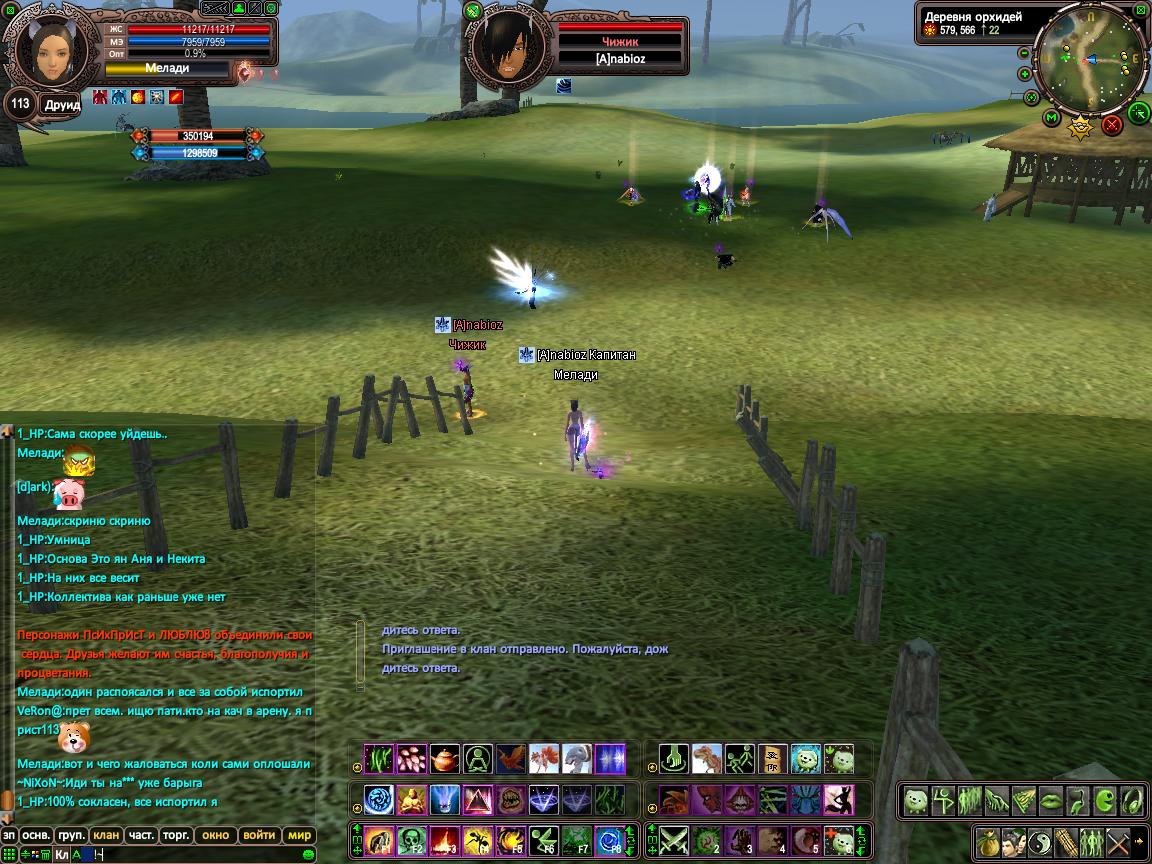1152x864 pixels.
Task: Activate the teapot item on the hotbar
Action: pos(444,759)
